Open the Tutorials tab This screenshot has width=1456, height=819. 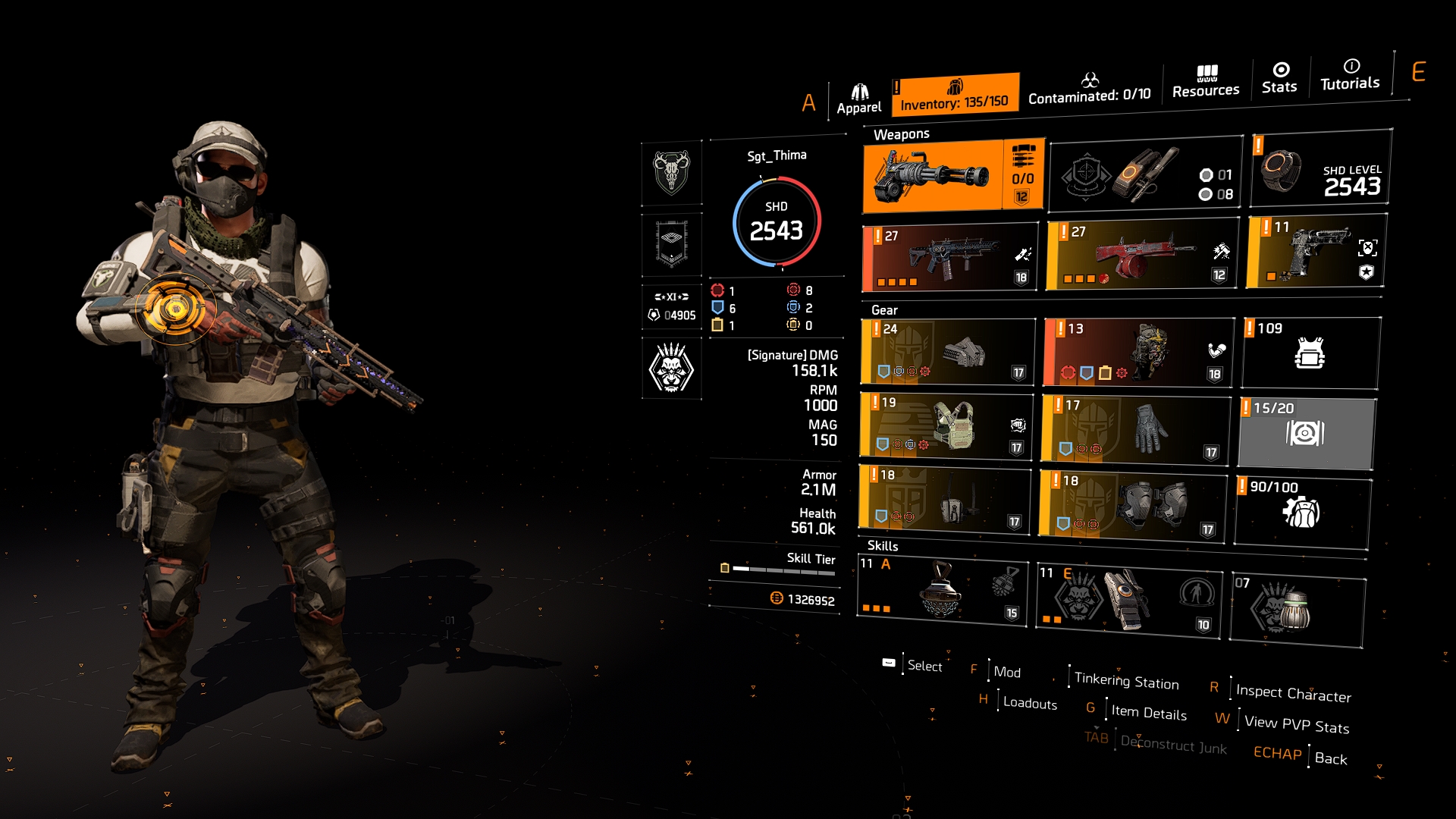(x=1350, y=74)
